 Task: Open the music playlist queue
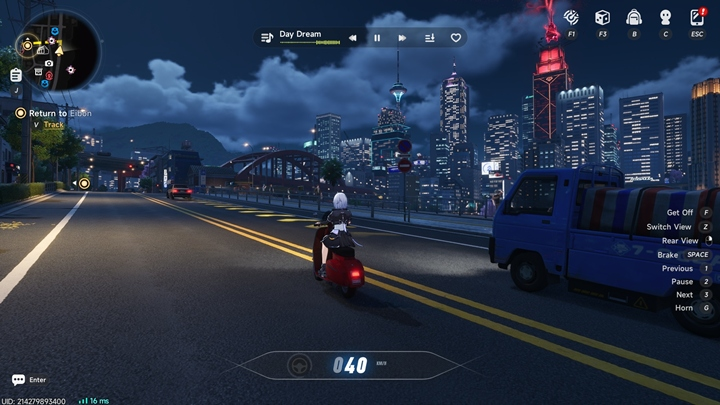click(429, 38)
